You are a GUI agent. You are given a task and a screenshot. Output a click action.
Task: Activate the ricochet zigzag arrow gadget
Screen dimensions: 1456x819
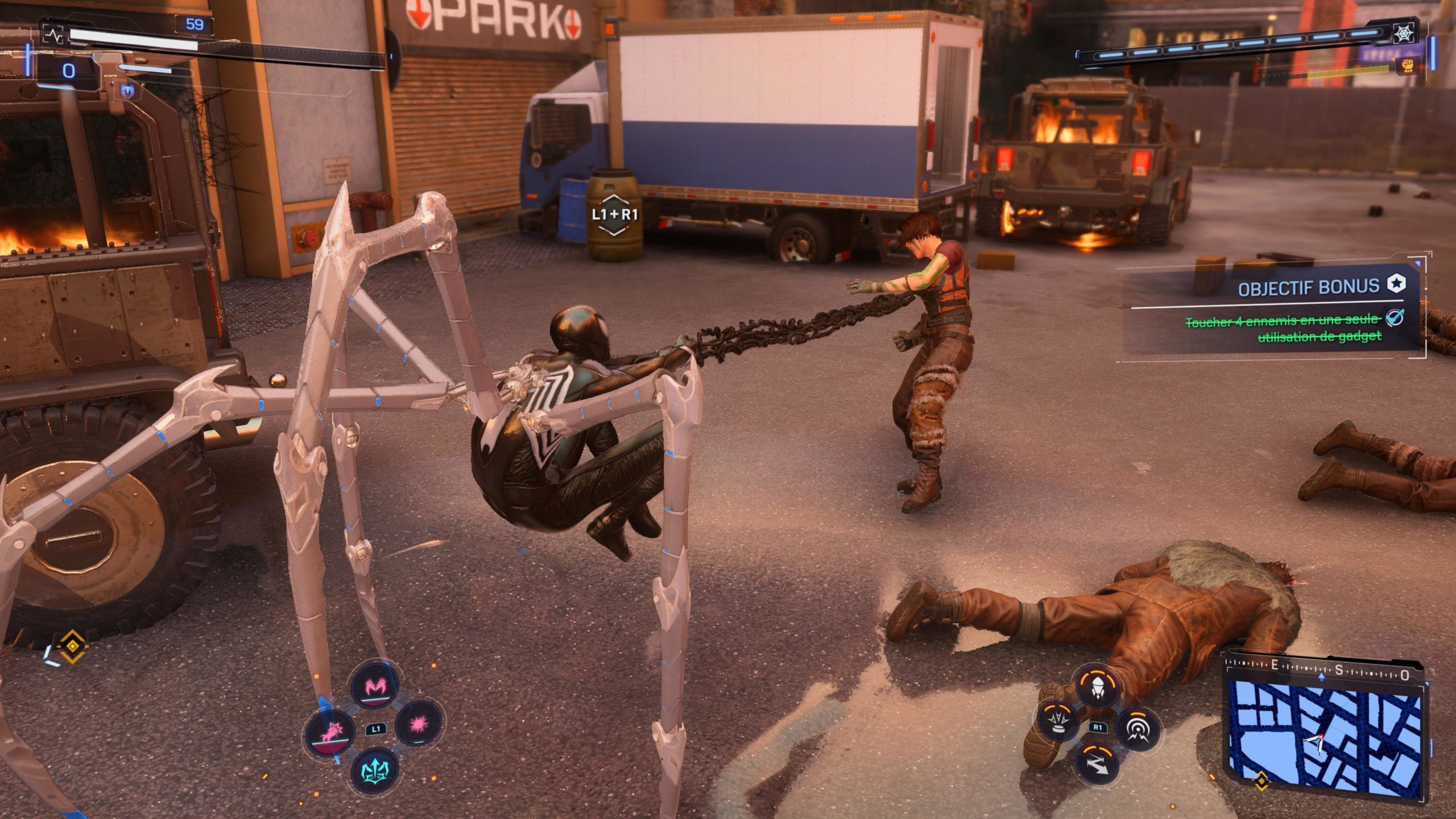pos(1097,764)
